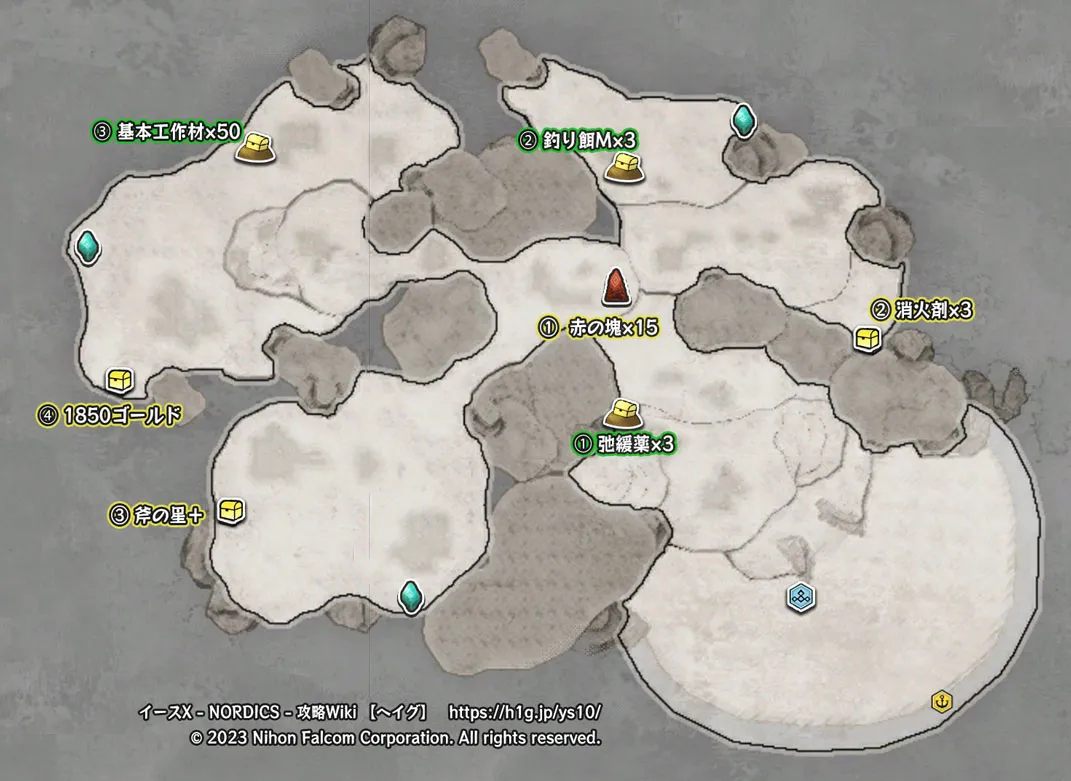The image size is (1071, 781).
Task: Click the 1850ゴールド yellow chest marker
Action: point(120,380)
